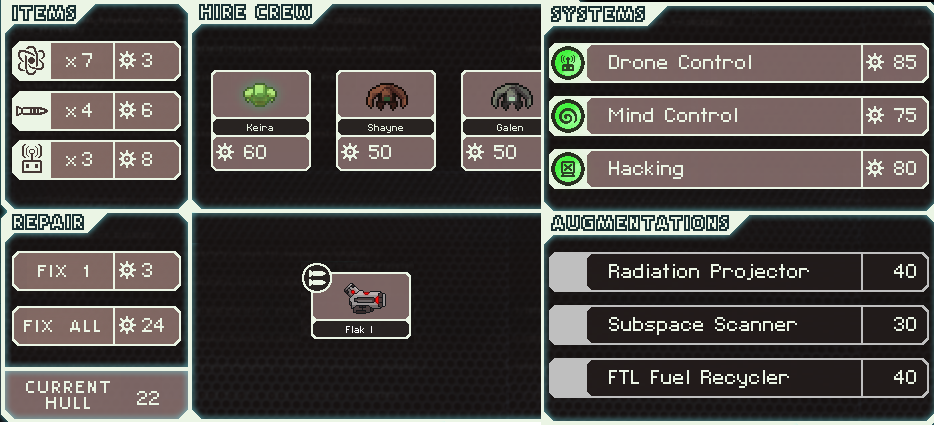Buy fuel for 3 scrap
The image size is (934, 425).
point(97,61)
